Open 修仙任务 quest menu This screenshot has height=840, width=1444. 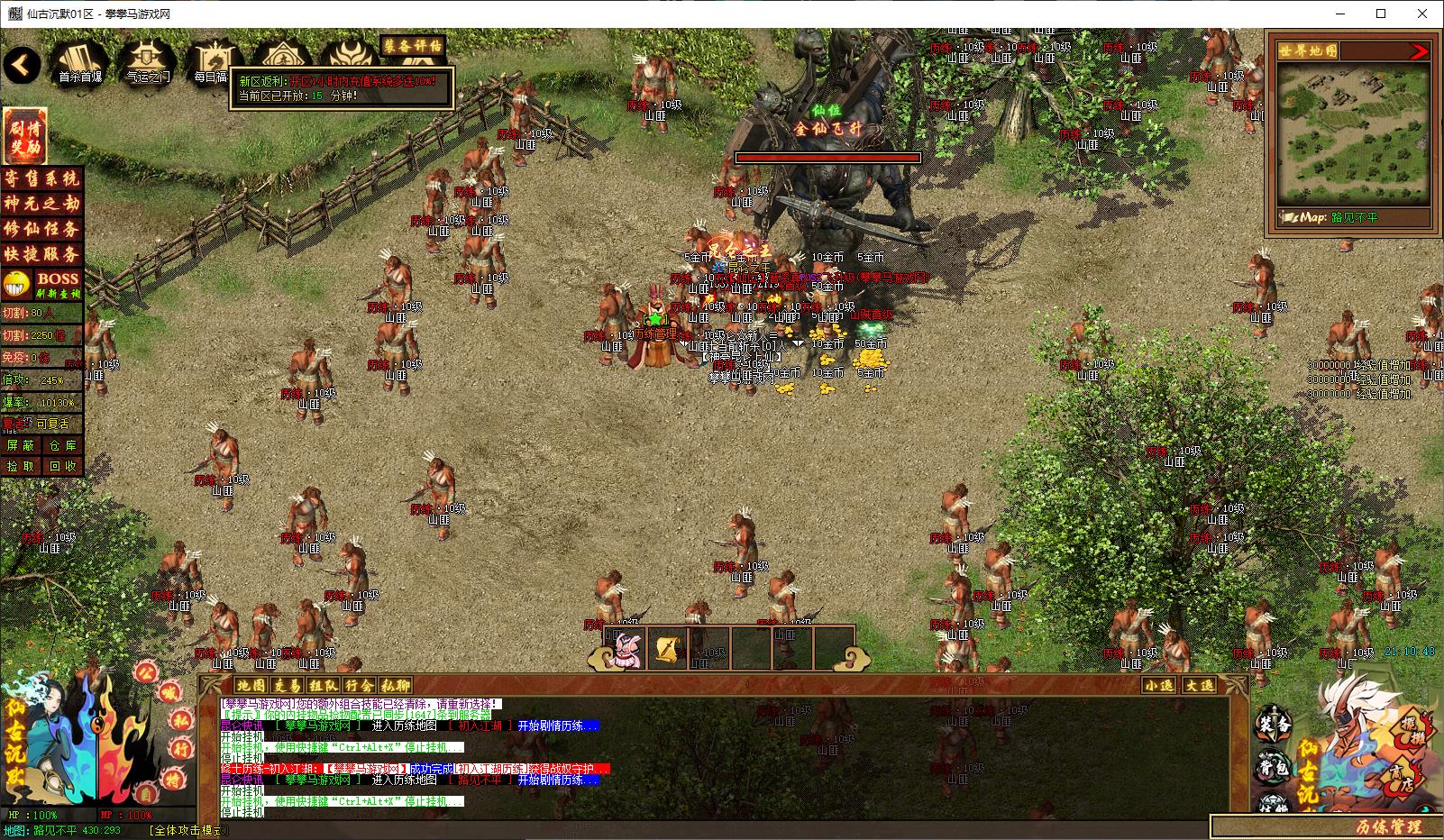(x=41, y=229)
